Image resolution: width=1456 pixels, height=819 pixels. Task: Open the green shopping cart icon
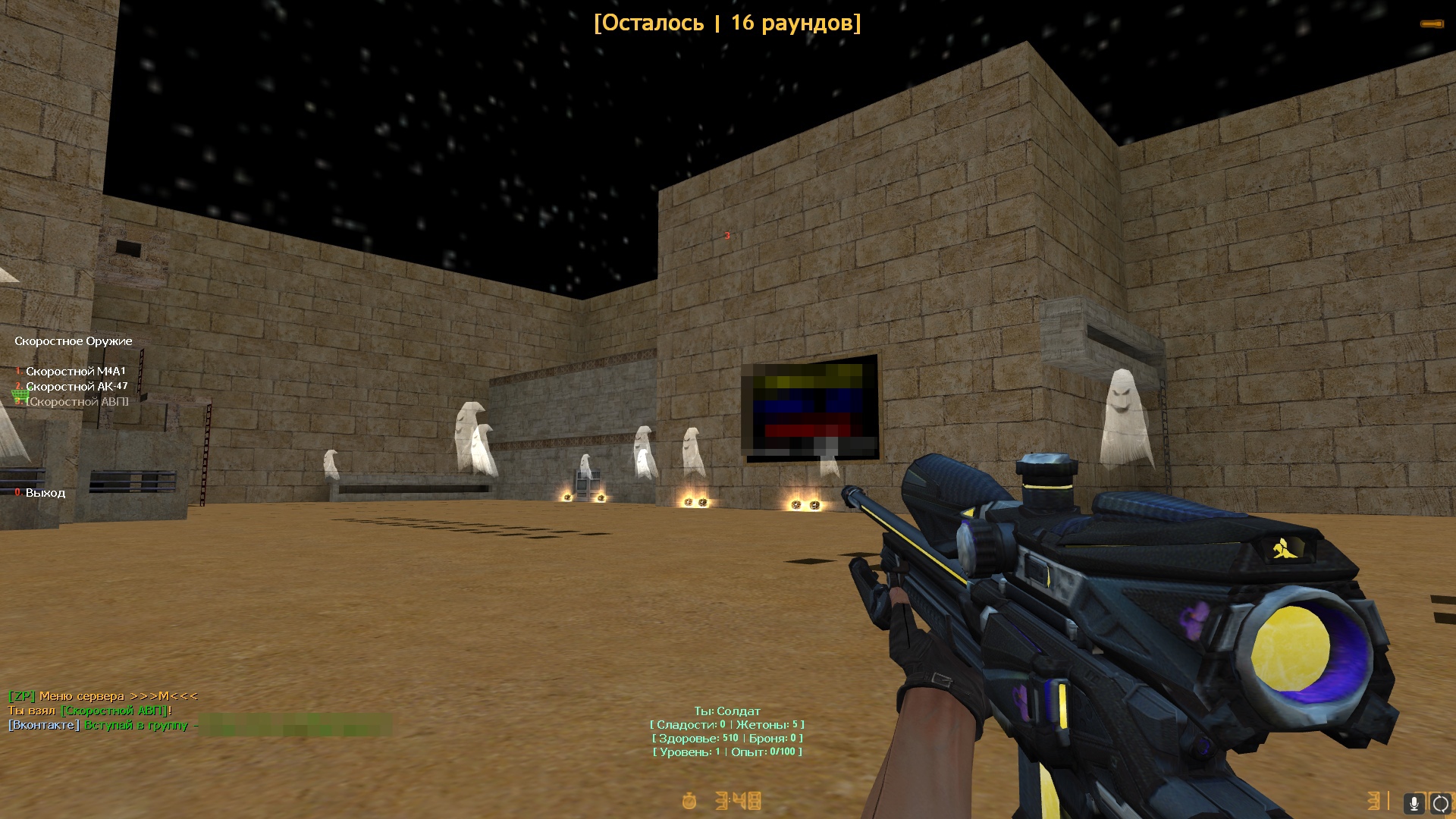point(20,394)
